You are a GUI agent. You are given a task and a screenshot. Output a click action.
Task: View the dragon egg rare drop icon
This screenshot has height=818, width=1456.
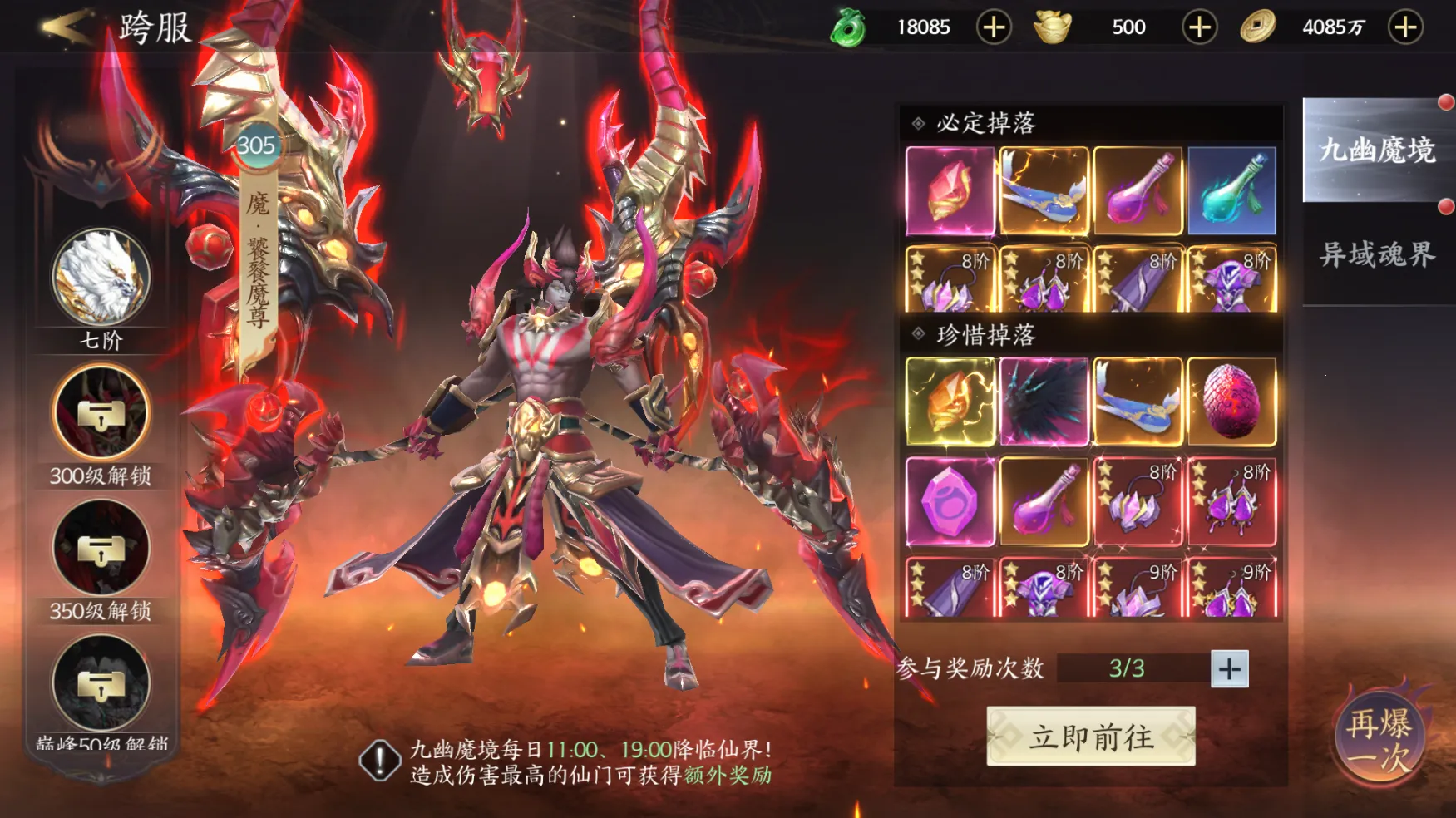point(1231,403)
